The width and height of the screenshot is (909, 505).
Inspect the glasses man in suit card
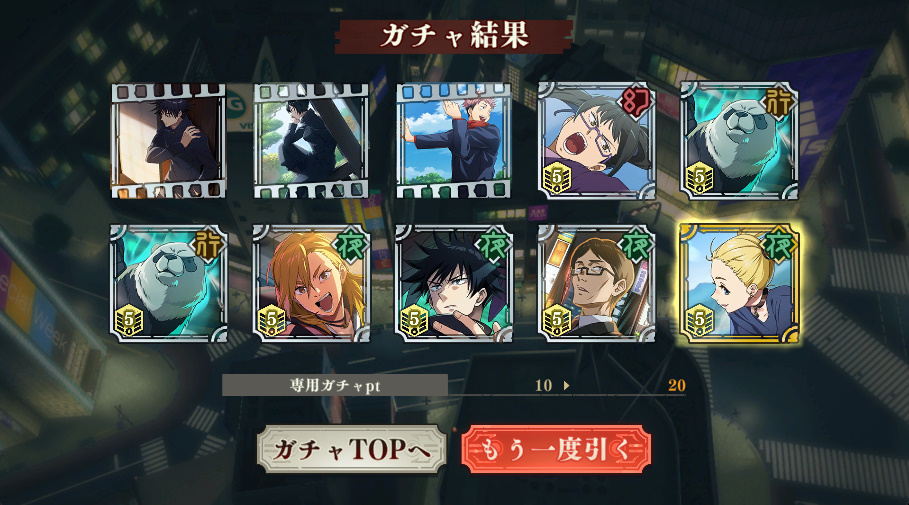(596, 283)
